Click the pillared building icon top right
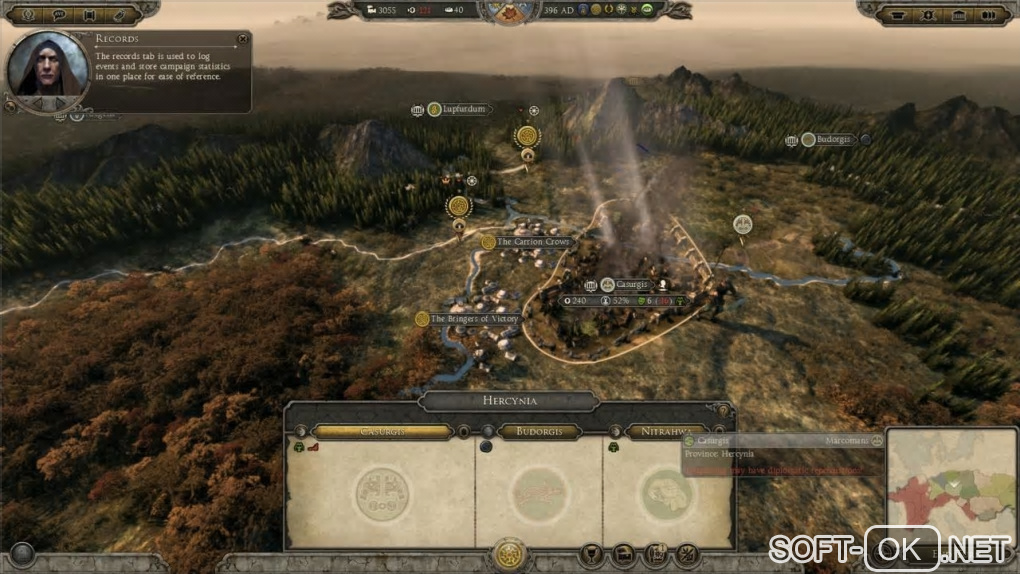The height and width of the screenshot is (574, 1020). tap(961, 14)
